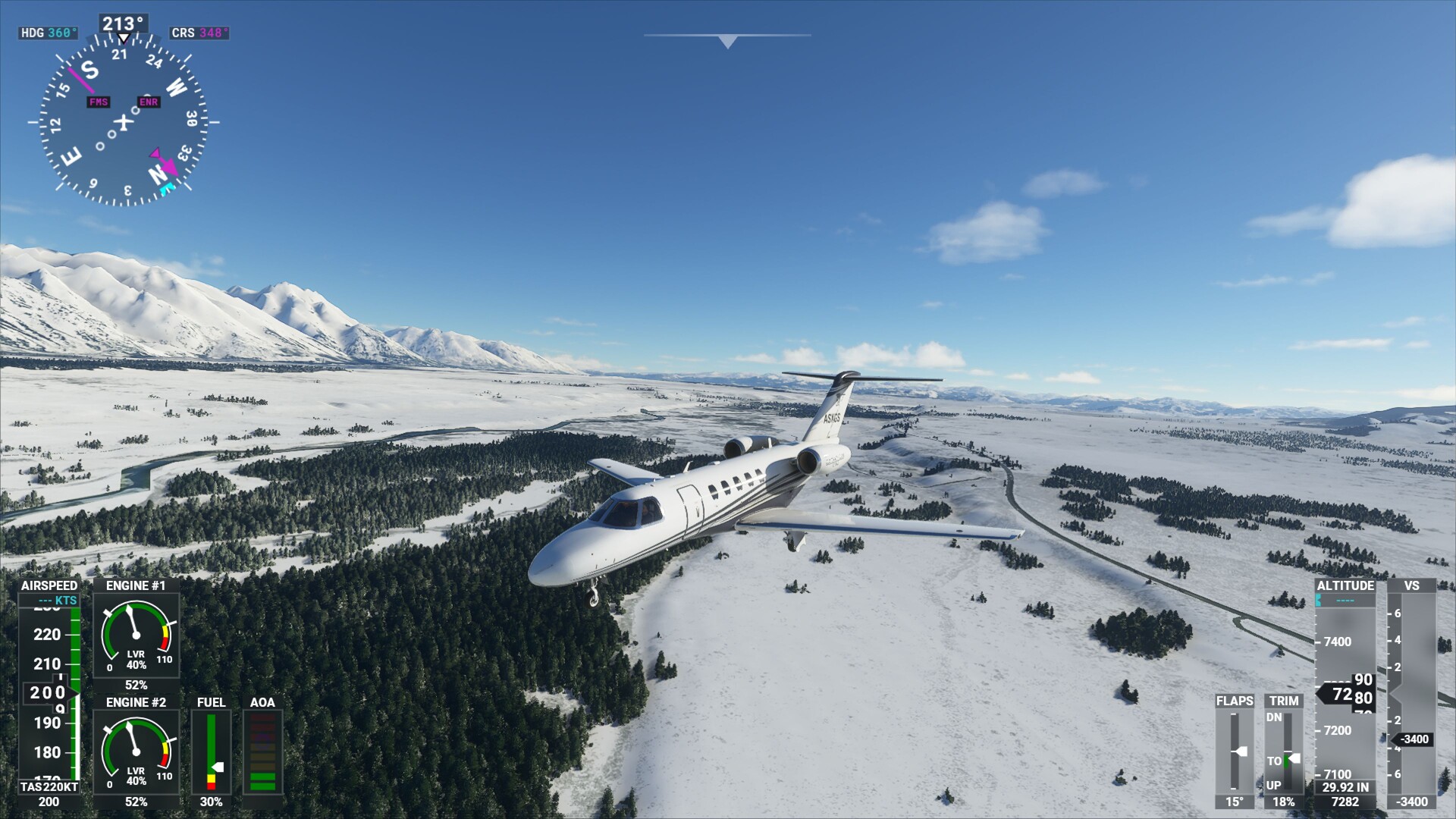1456x819 pixels.
Task: Click the black altitude pointer showing 72
Action: [1341, 692]
